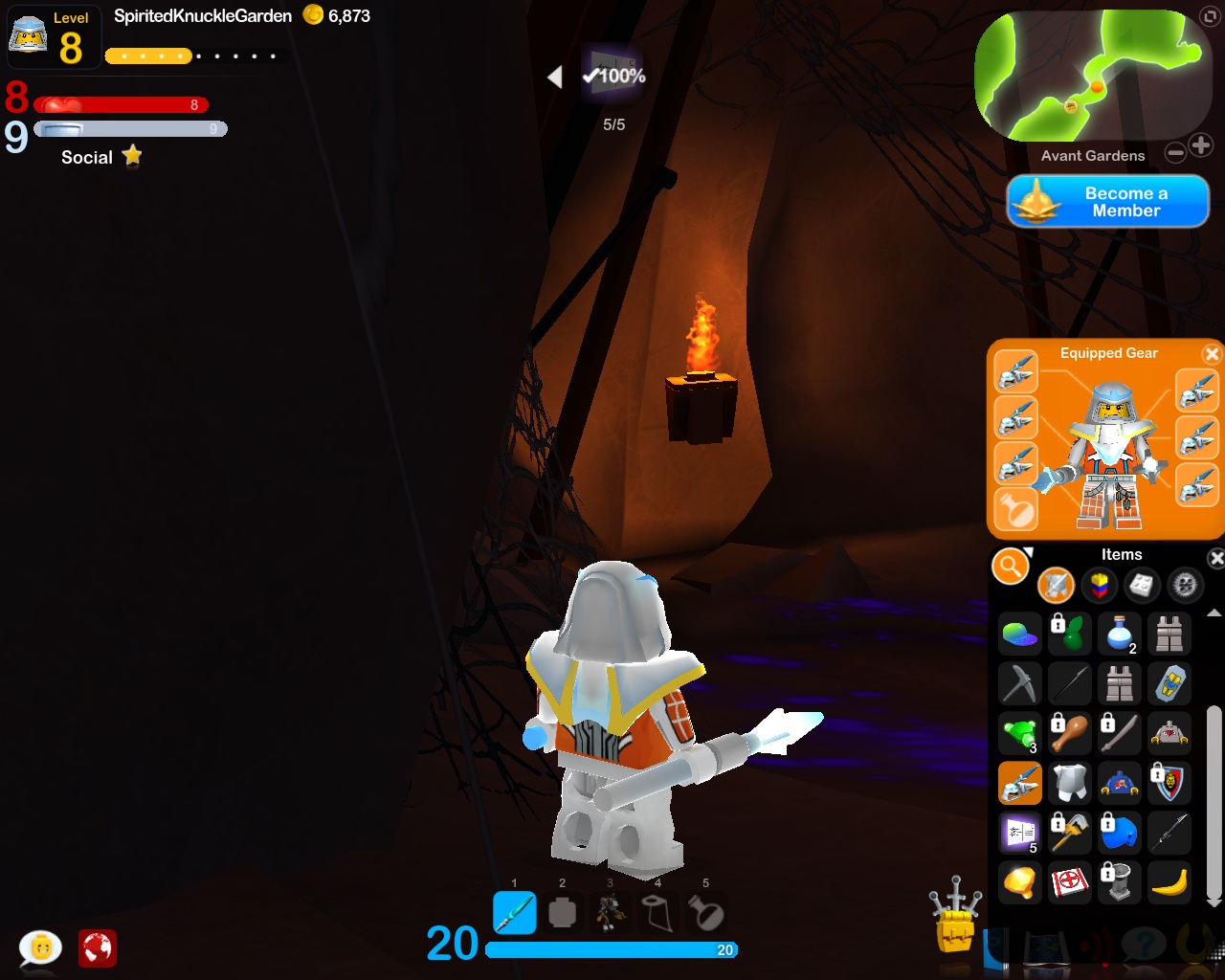Zoom out the minimap with minus button
The image size is (1225, 980).
point(1175,152)
